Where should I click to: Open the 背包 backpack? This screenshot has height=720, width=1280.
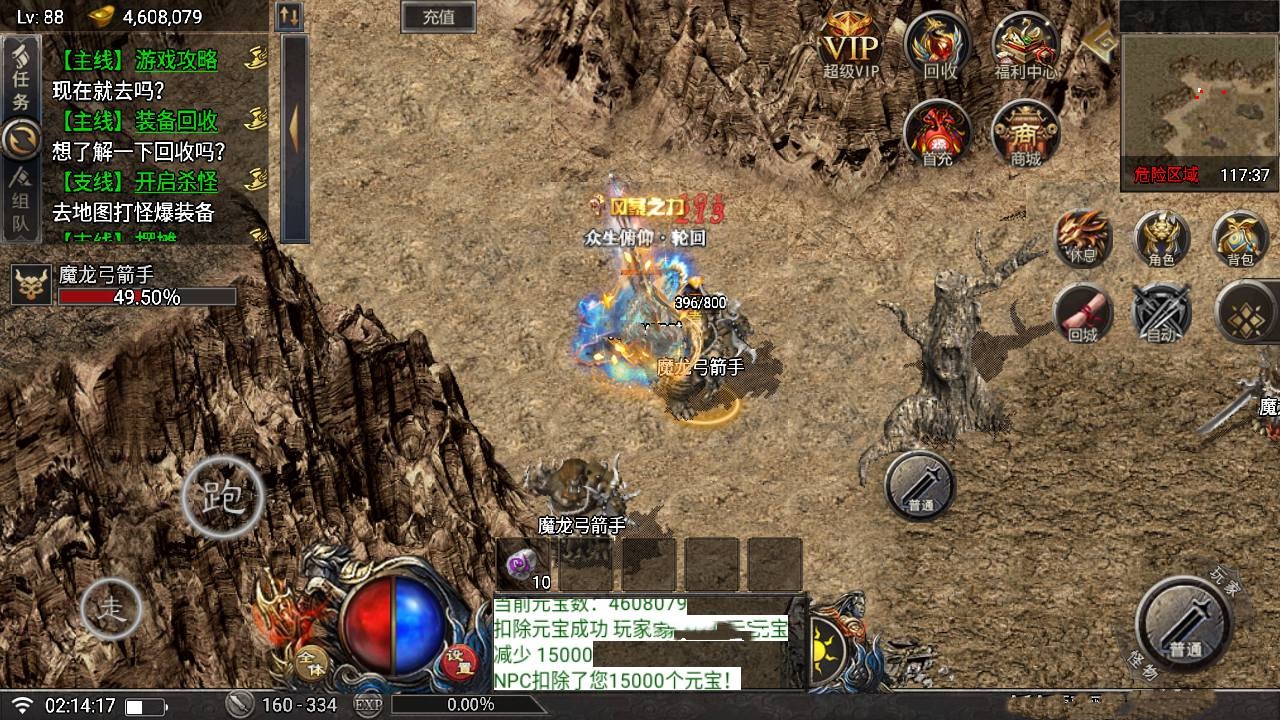click(x=1240, y=238)
